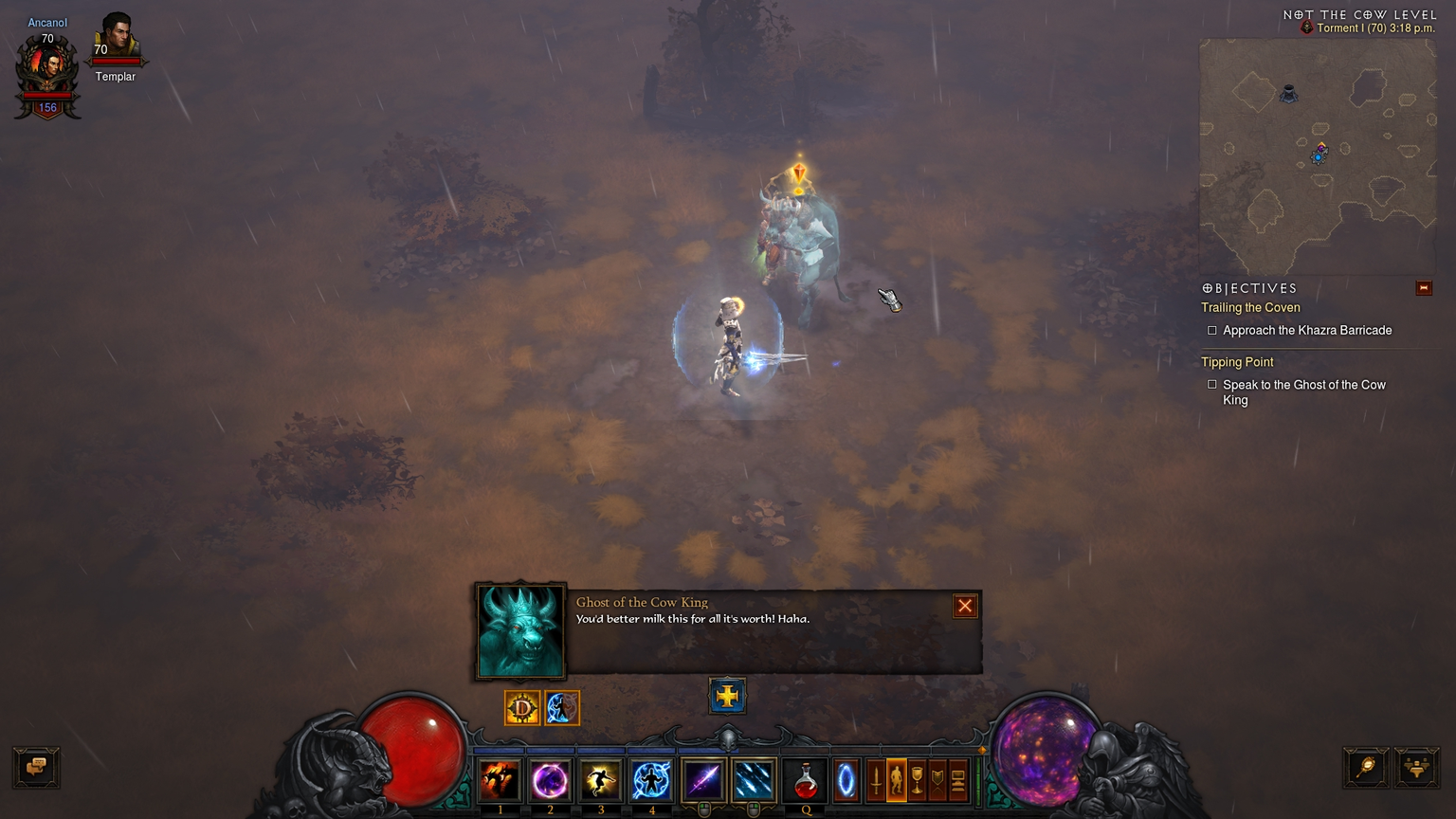Activate the fiery dragon skill in slot 1
Screen dimensions: 1456x819
click(x=500, y=780)
